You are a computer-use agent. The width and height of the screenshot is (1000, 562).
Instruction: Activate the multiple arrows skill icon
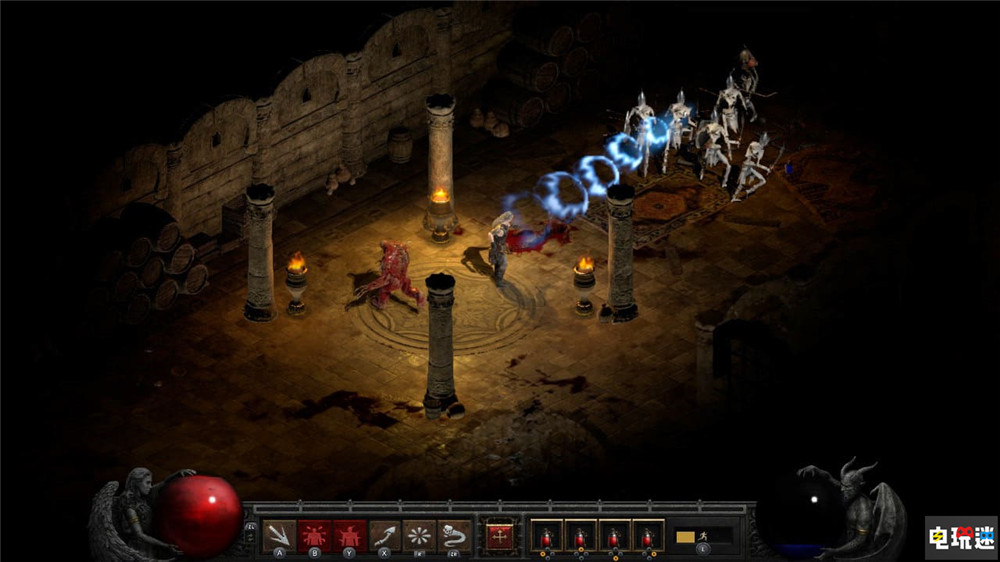(279, 536)
